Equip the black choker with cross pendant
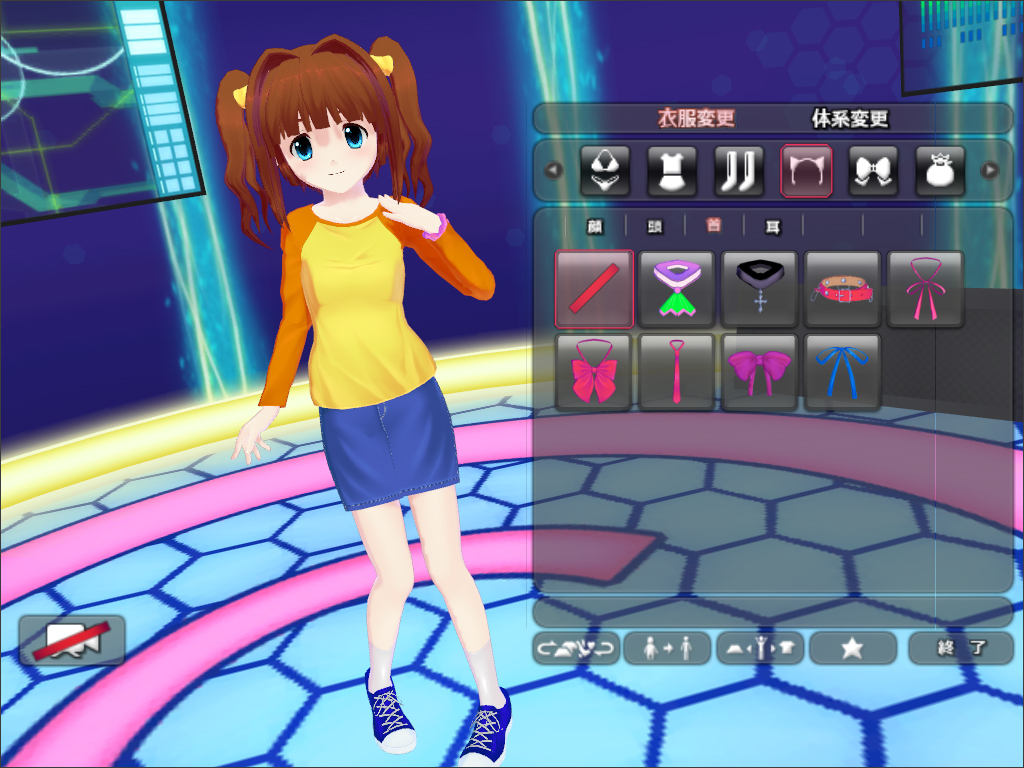This screenshot has height=768, width=1024. tap(760, 289)
